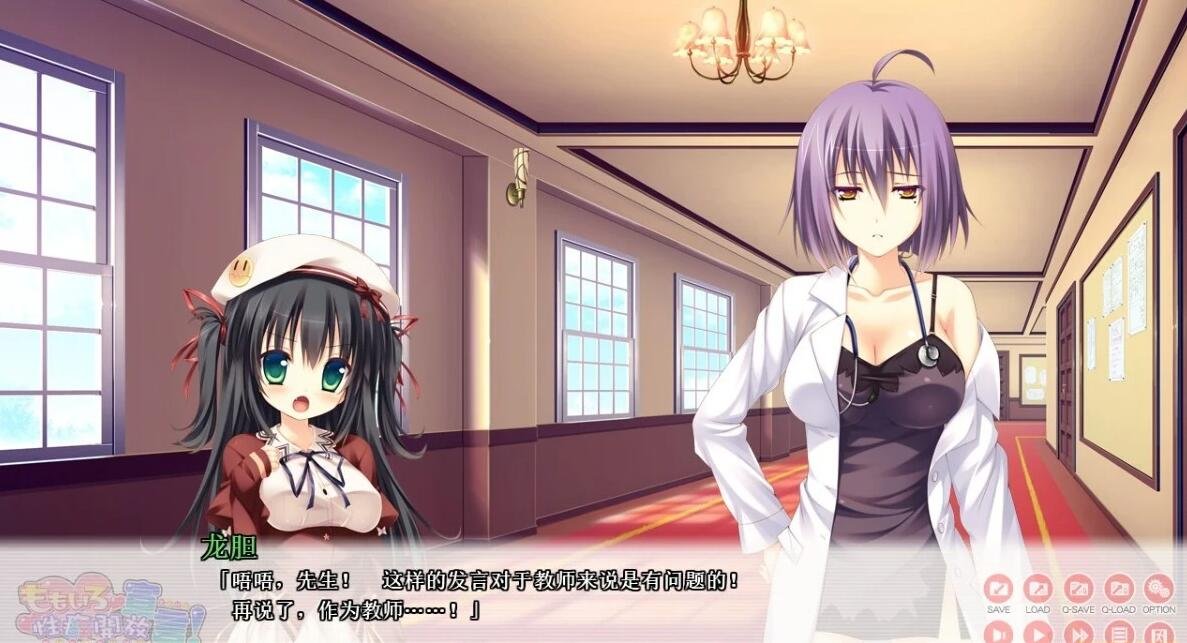Activate the double-arrow skip button
The image size is (1187, 643).
tap(1078, 632)
